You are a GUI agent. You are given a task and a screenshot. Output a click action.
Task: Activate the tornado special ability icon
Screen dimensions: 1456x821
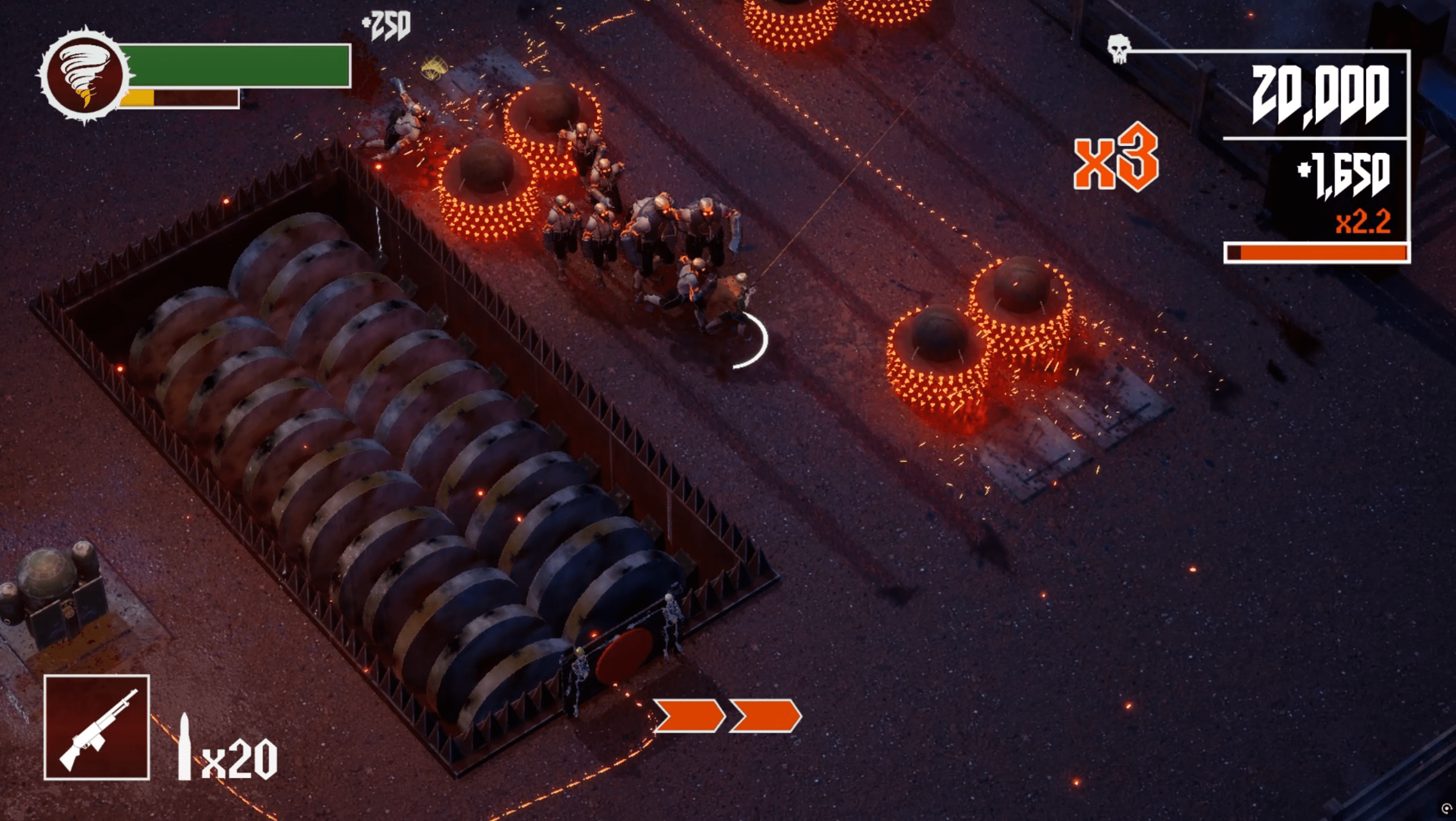tap(85, 76)
